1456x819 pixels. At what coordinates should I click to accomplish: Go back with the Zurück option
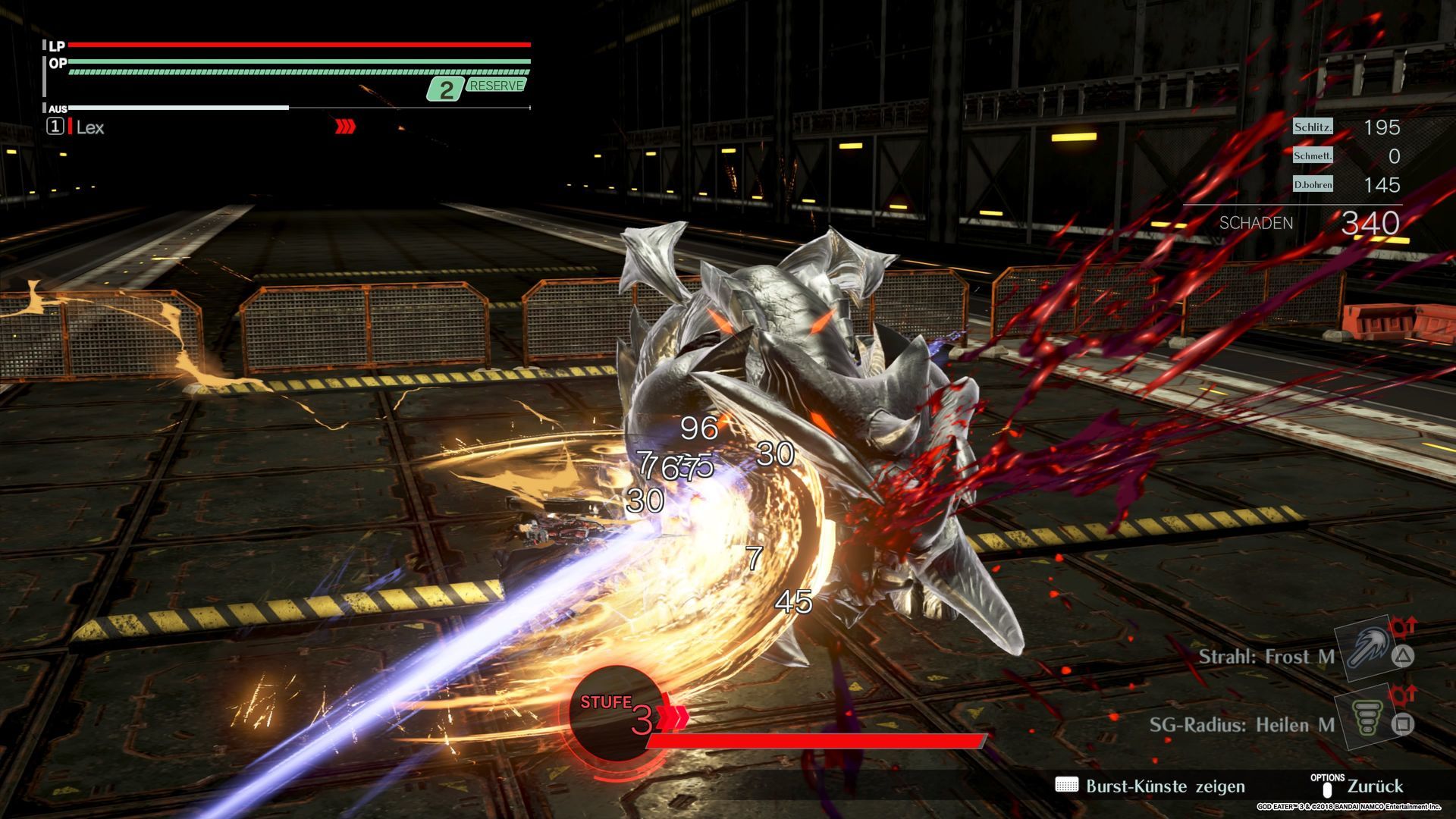[x=1374, y=786]
